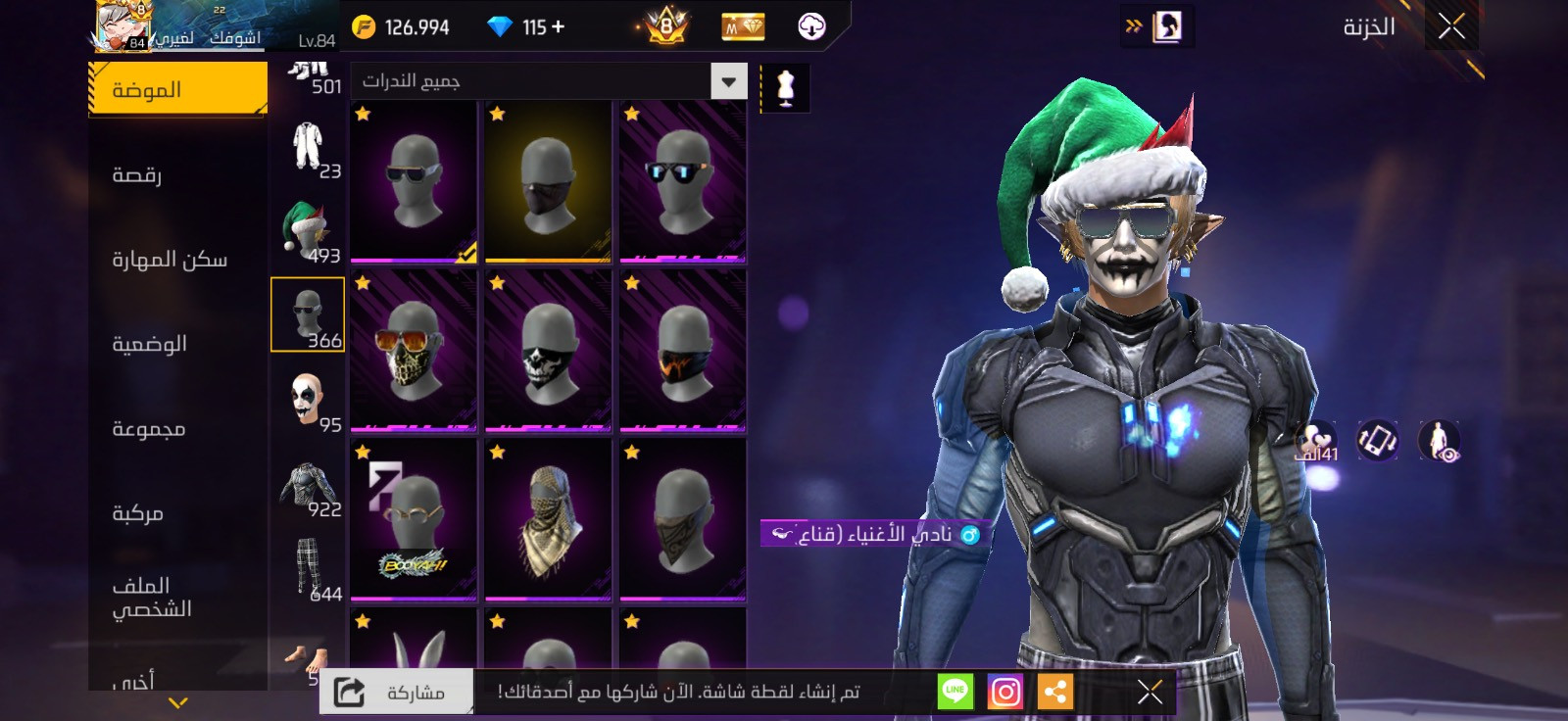Share the screenshot to Instagram
Viewport: 1568px width, 721px height.
(1004, 693)
